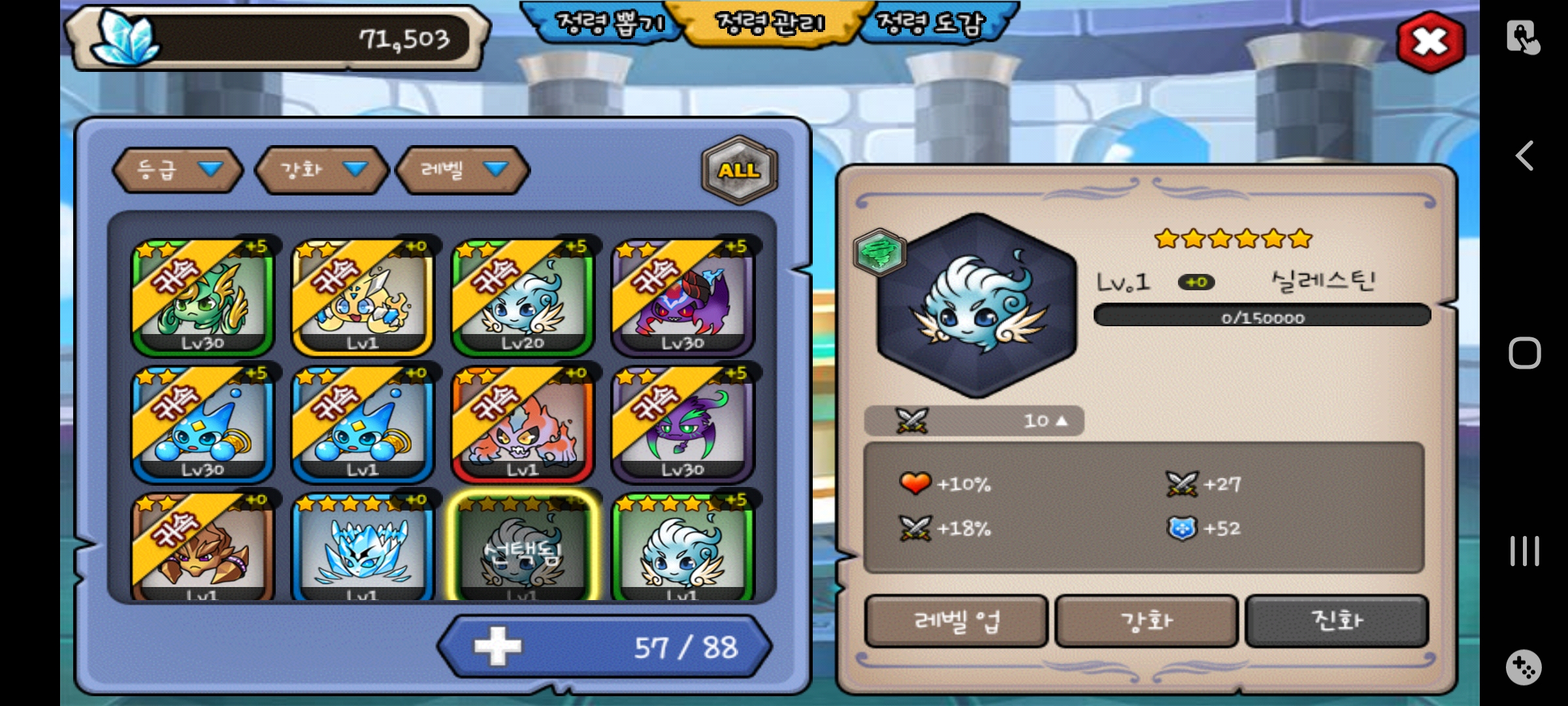Choose the 강화 button in detail panel
The width and height of the screenshot is (1568, 706).
[x=1147, y=621]
